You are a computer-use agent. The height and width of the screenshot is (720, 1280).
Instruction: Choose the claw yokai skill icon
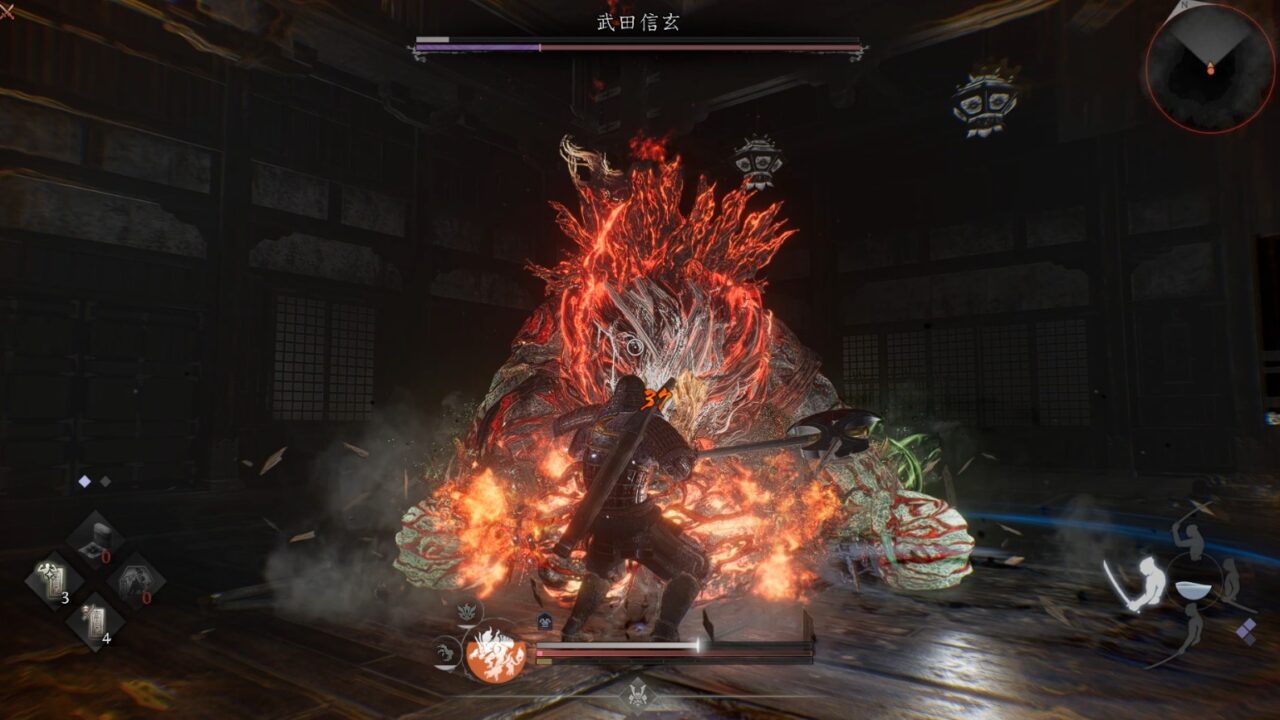pyautogui.click(x=444, y=653)
